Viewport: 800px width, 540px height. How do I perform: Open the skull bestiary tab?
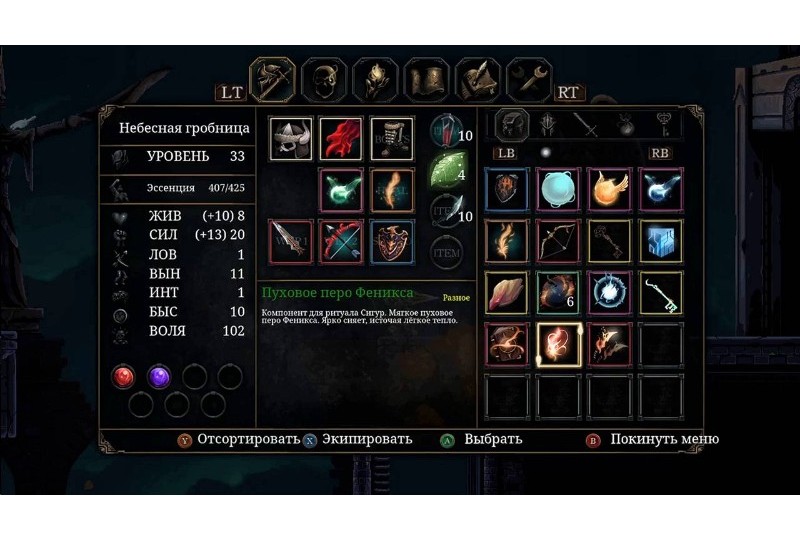[325, 80]
